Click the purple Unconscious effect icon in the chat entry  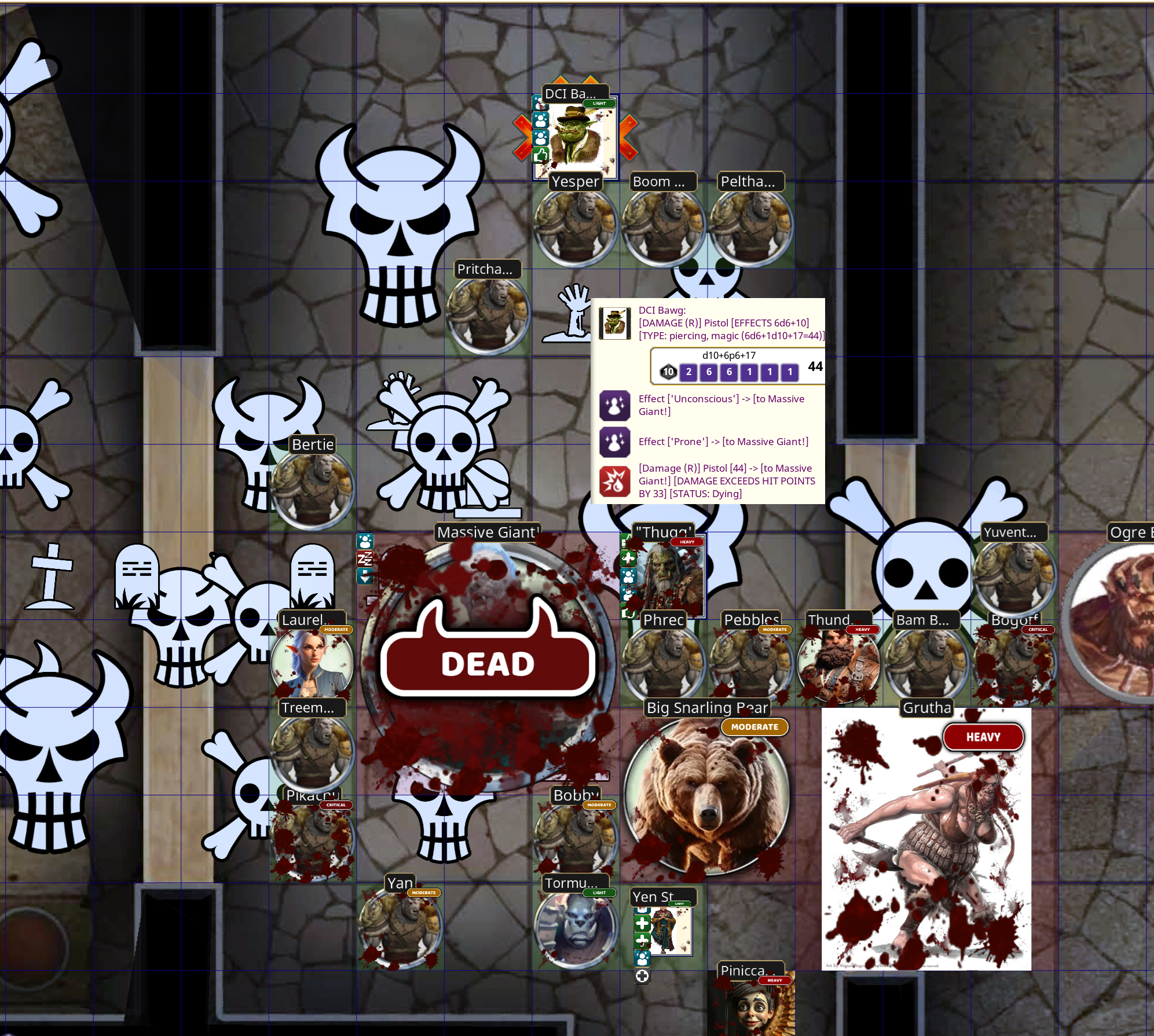614,406
